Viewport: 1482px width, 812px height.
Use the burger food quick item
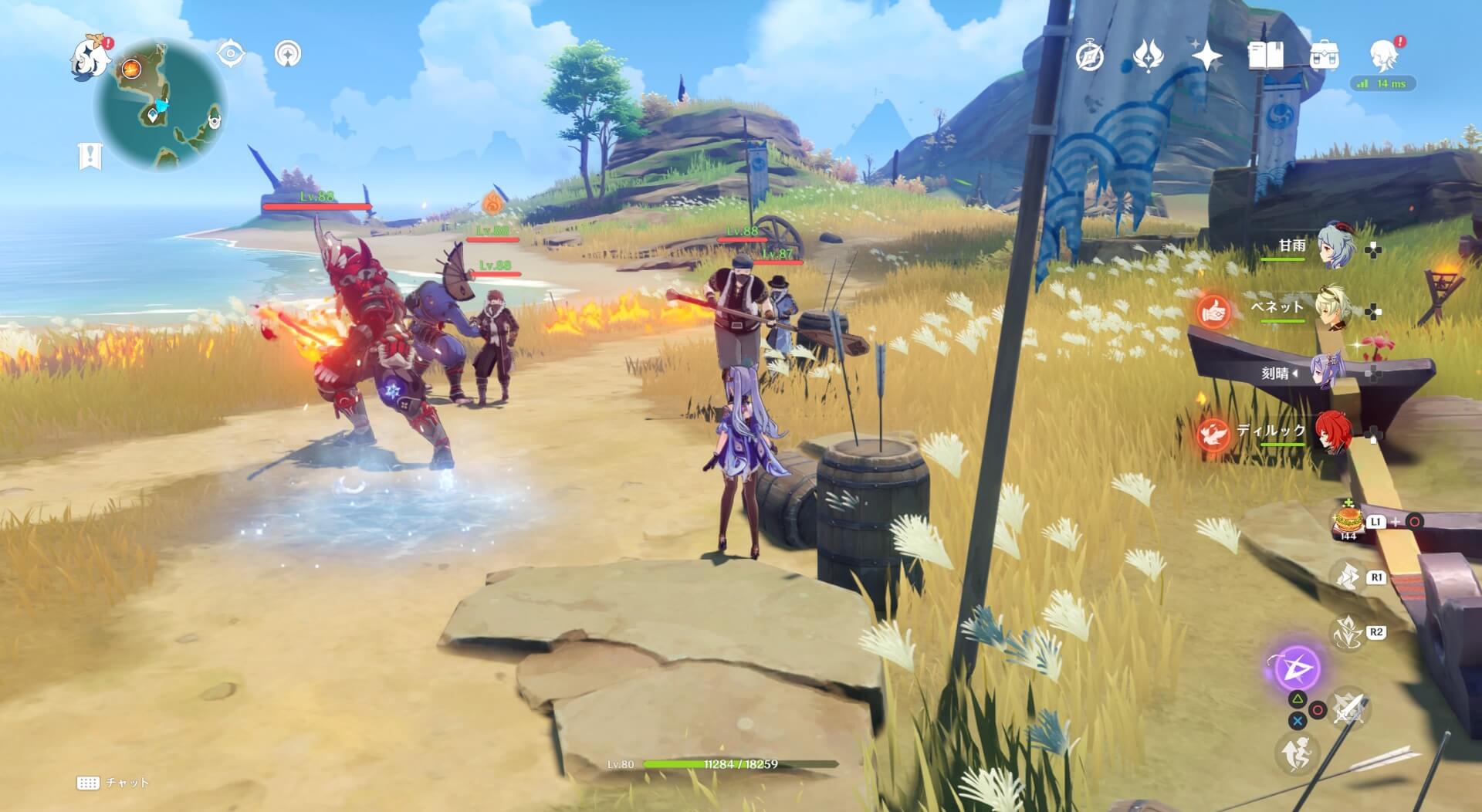[1348, 519]
